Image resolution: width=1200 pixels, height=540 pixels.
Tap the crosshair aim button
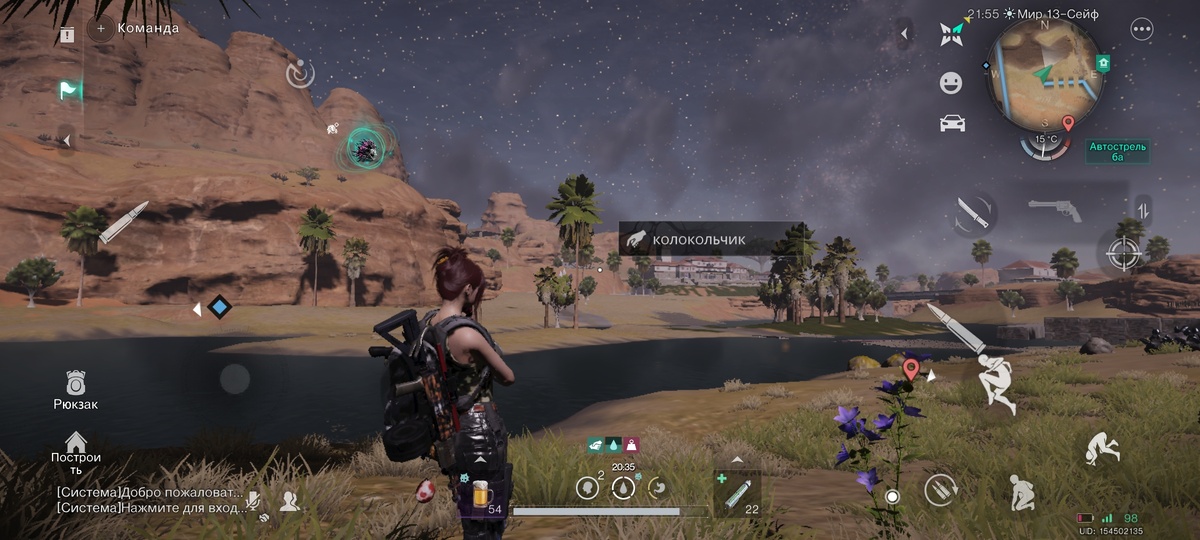click(x=1123, y=252)
